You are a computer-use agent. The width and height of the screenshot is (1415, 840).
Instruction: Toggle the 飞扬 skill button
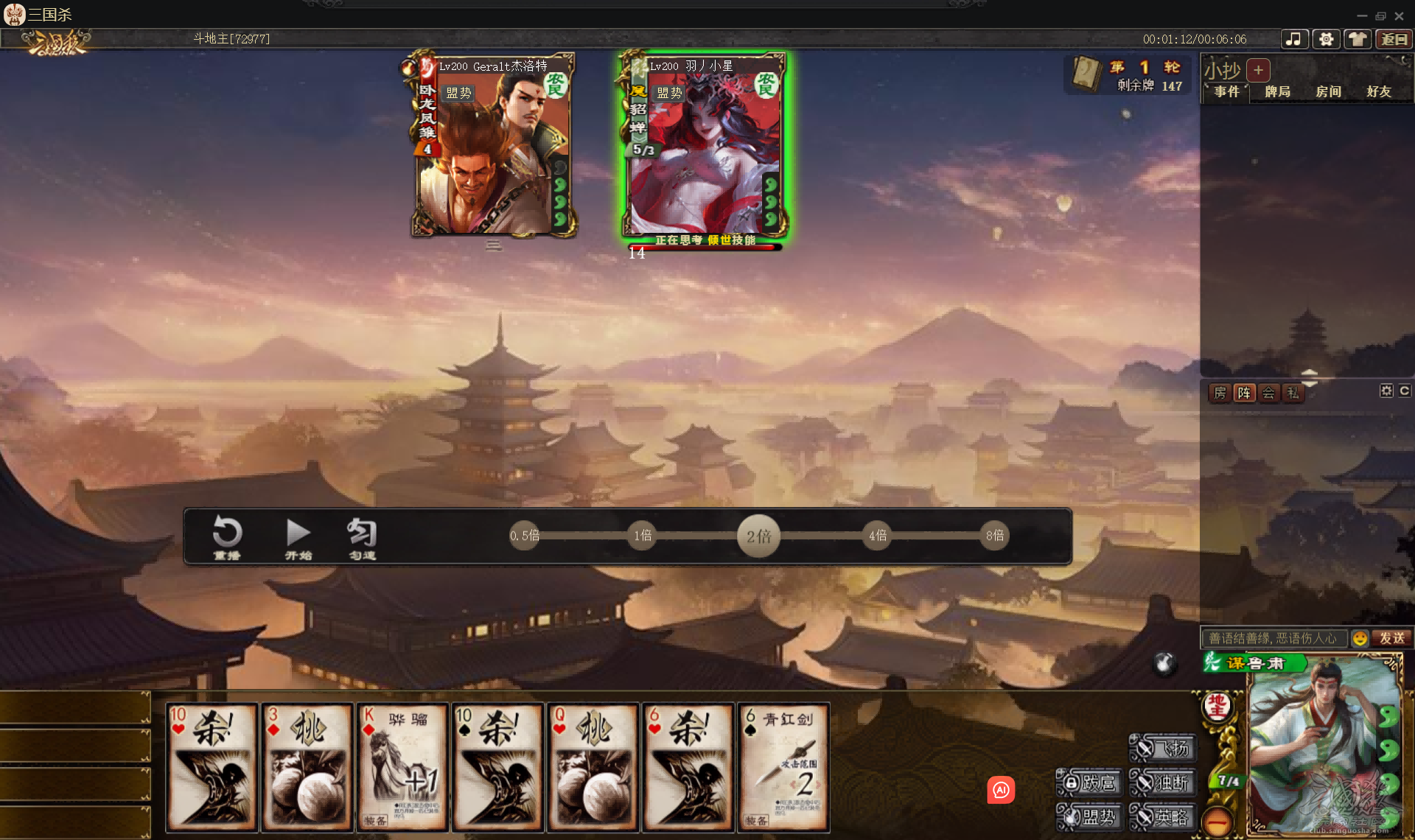coord(1161,746)
